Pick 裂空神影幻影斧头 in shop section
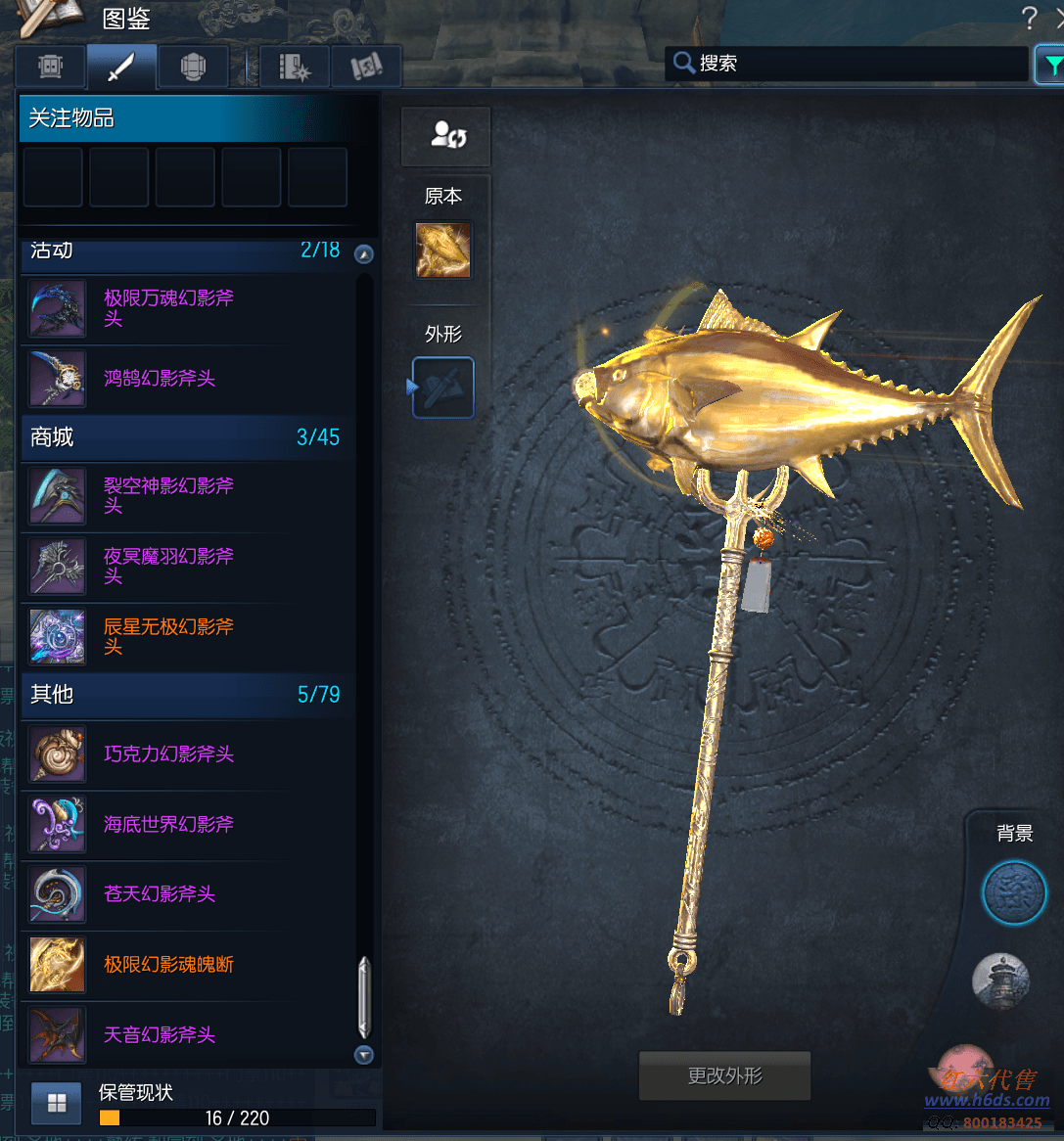This screenshot has width=1064, height=1141. coord(168,495)
